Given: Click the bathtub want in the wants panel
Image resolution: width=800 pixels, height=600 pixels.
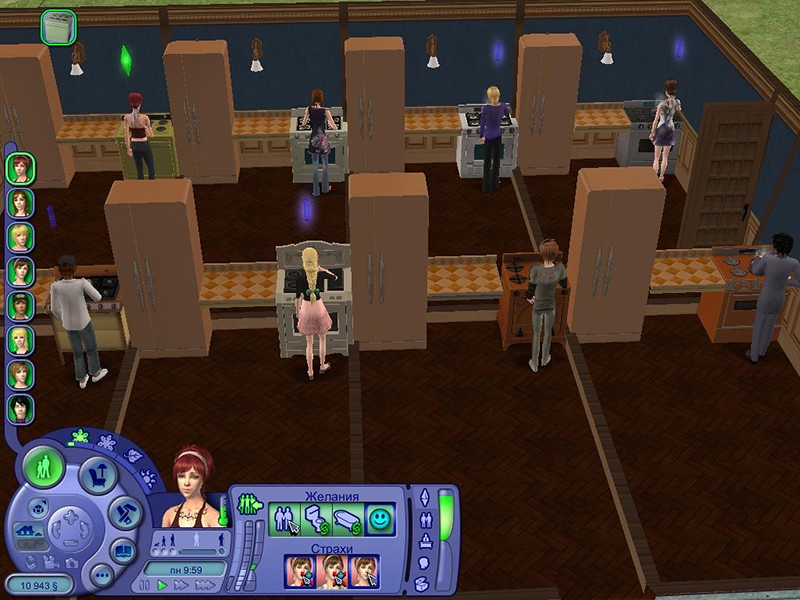Looking at the screenshot, I should pos(347,519).
